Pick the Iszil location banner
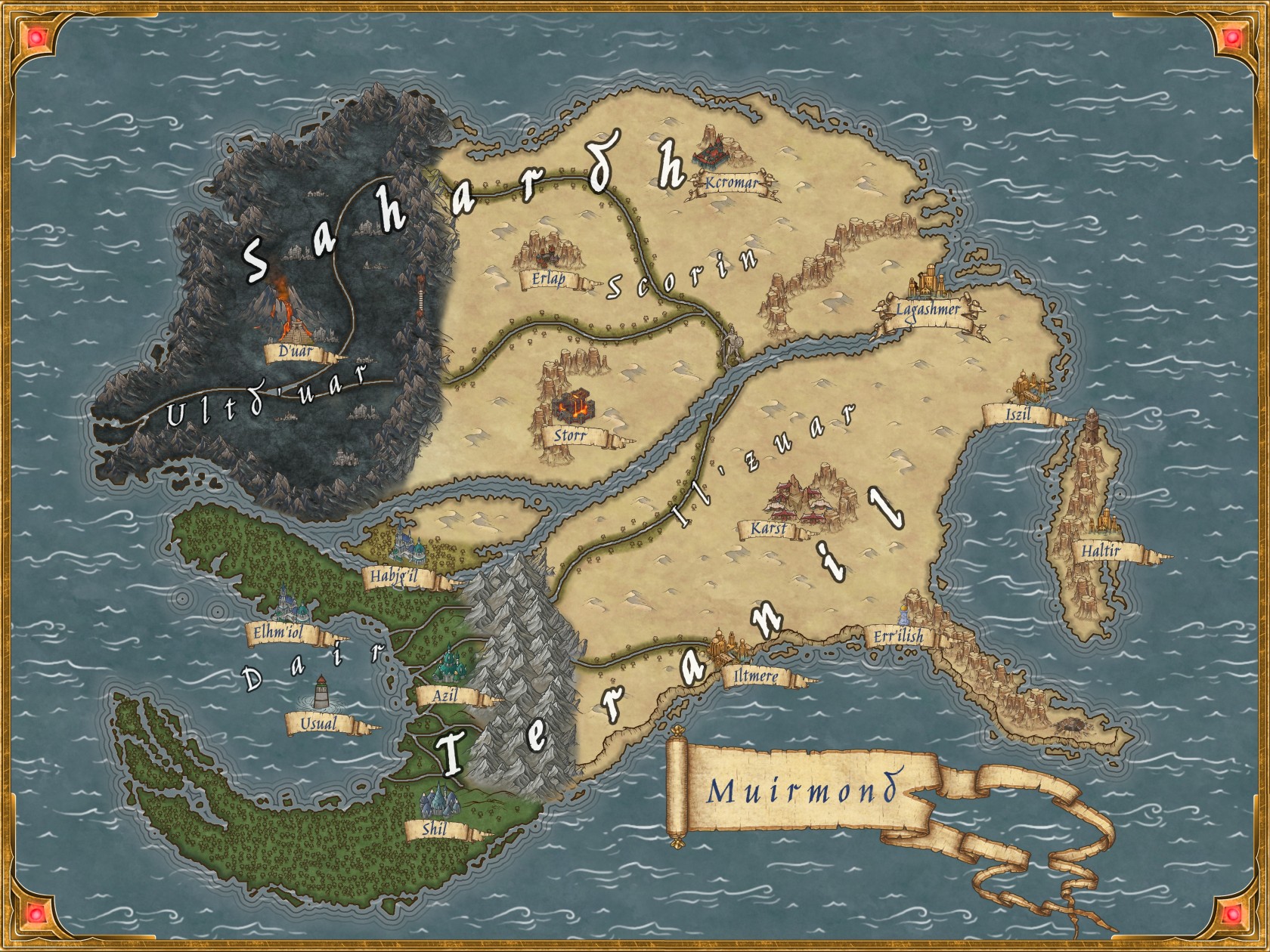Viewport: 1270px width, 952px height. point(1017,415)
